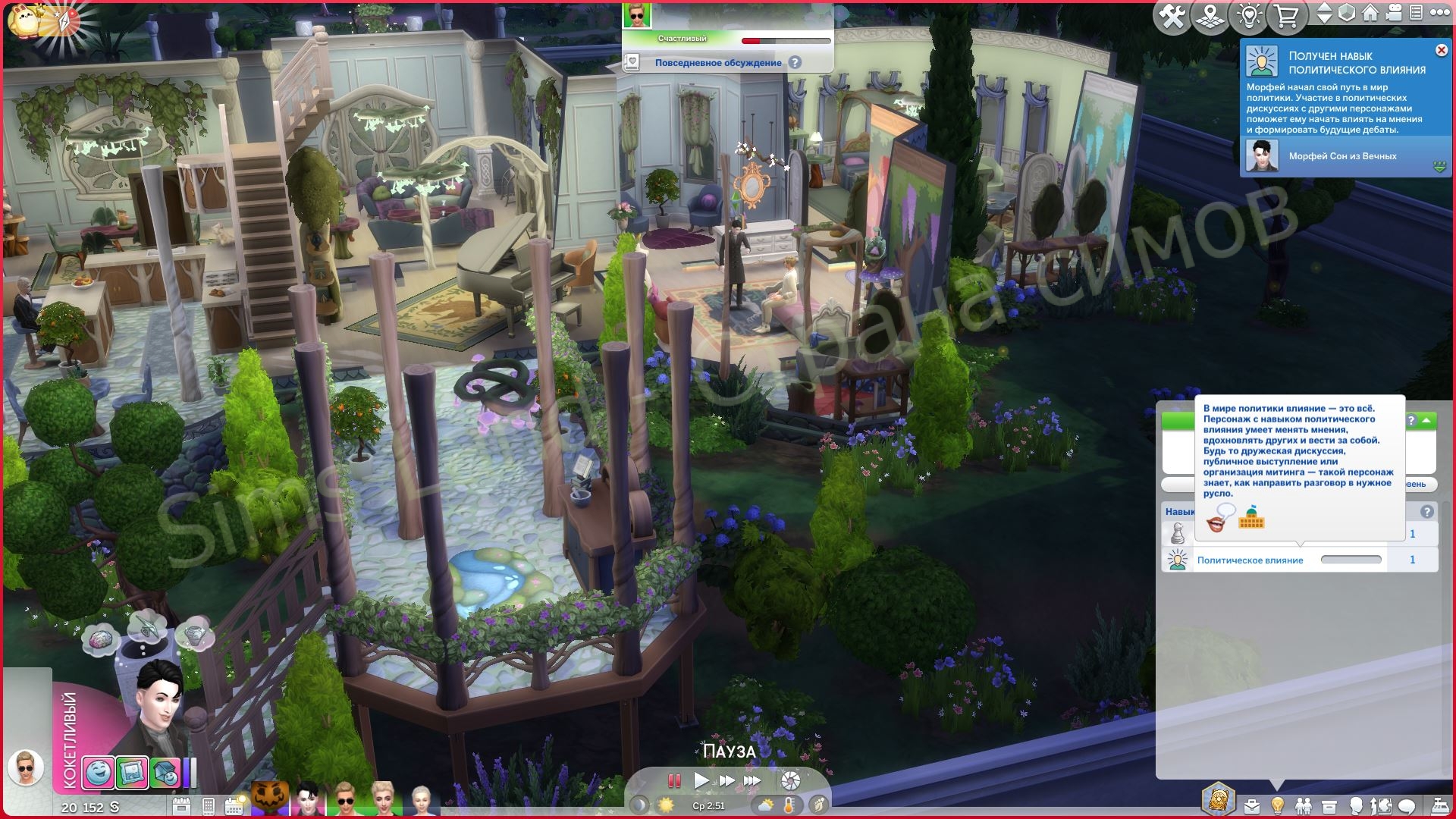The width and height of the screenshot is (1456, 819).
Task: Open the shopping cart store button
Action: coord(1286,17)
